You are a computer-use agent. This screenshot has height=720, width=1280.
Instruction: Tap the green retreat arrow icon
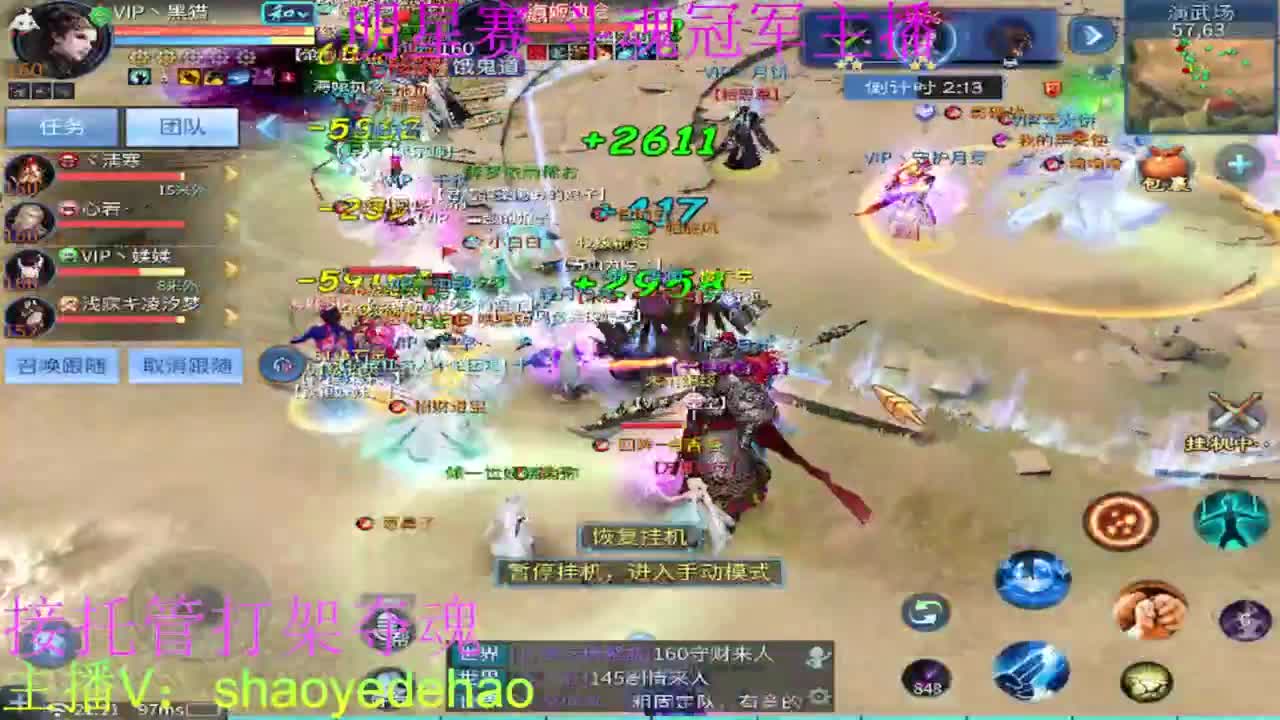tap(923, 612)
